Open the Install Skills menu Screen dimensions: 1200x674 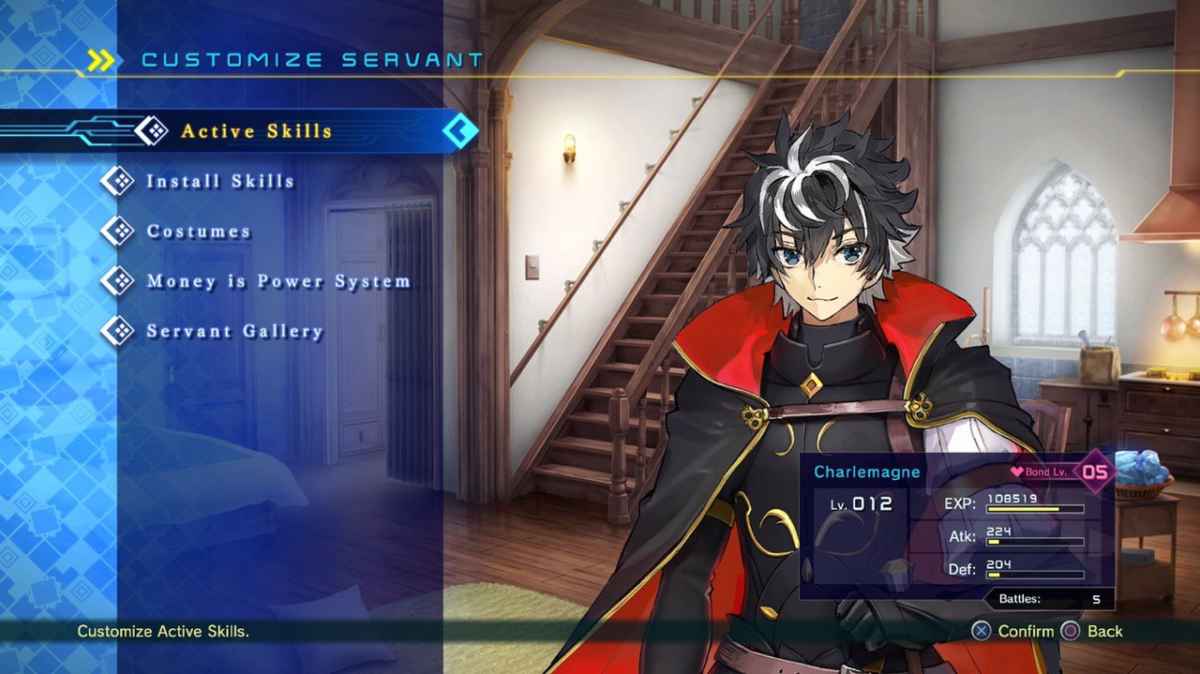220,181
